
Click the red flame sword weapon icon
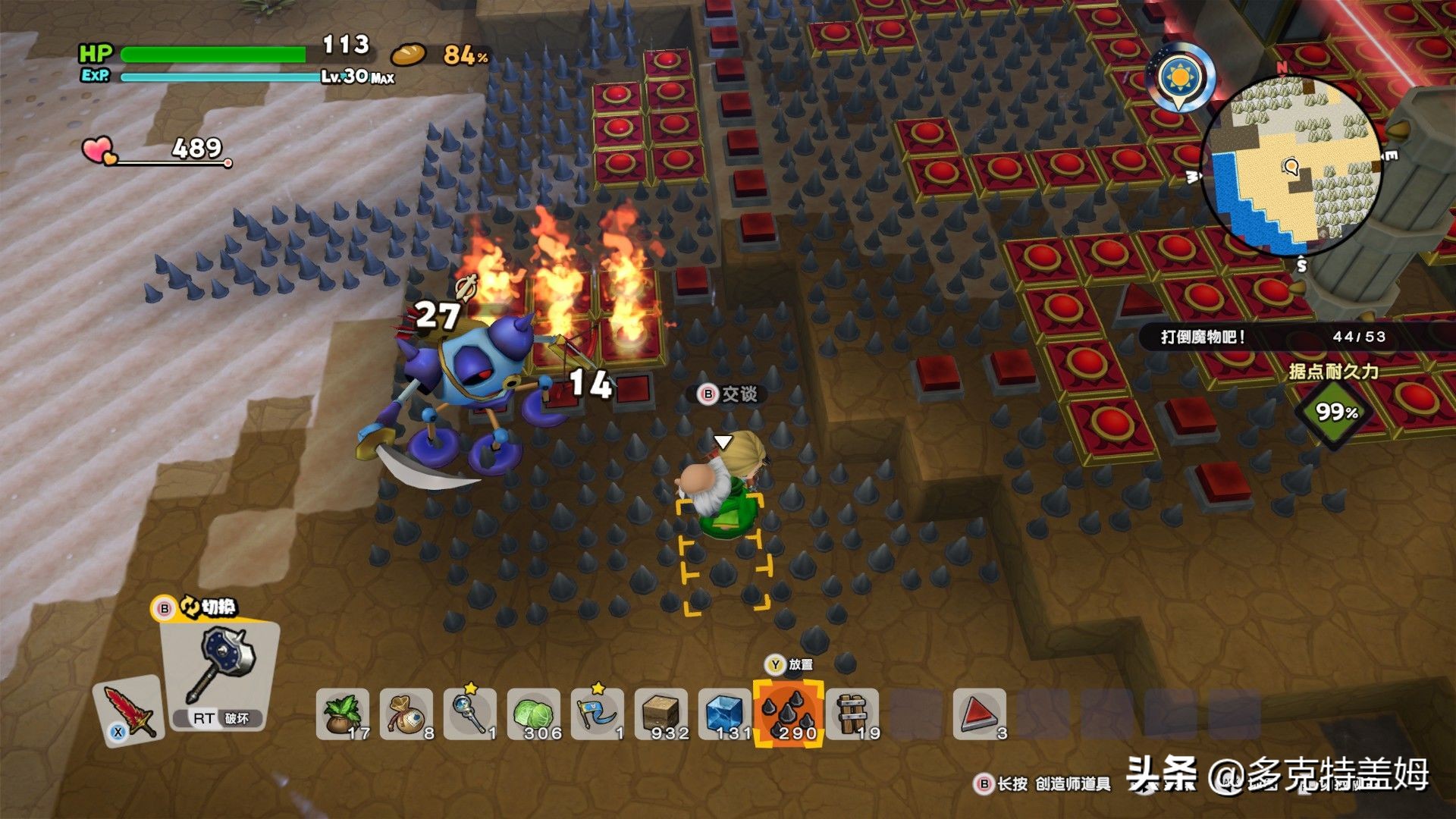point(129,711)
